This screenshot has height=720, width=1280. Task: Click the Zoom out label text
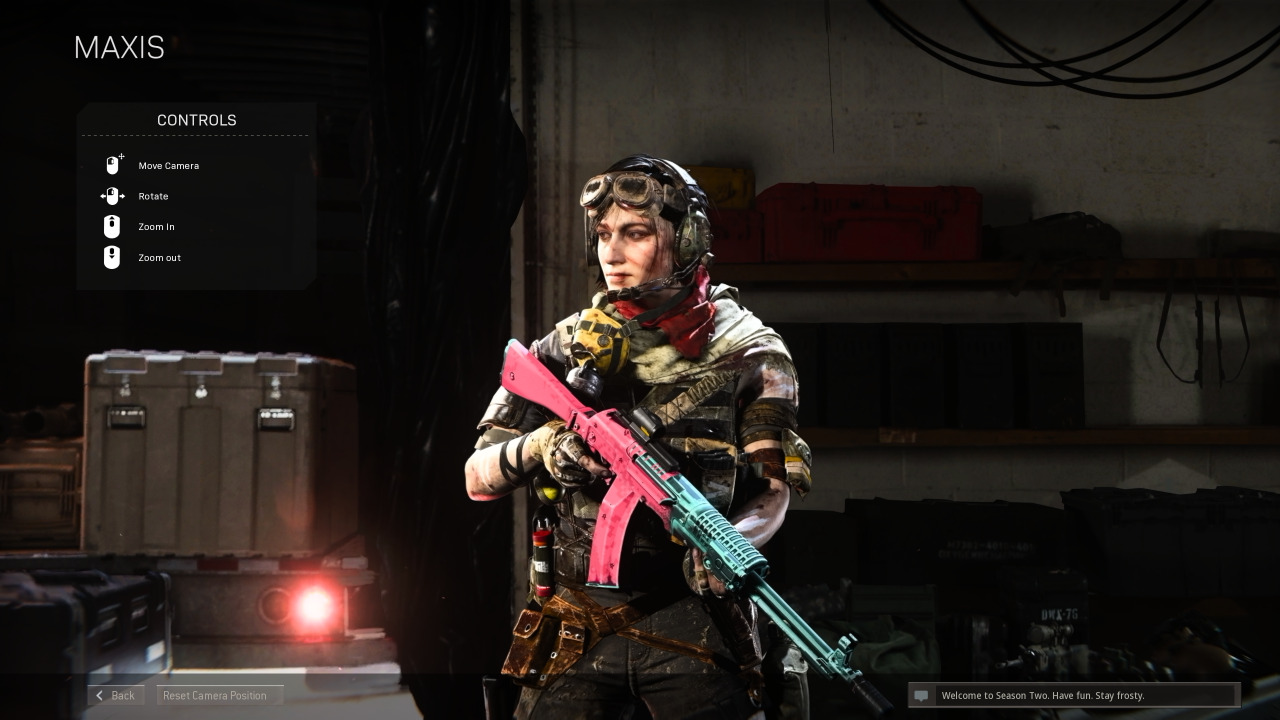[159, 258]
